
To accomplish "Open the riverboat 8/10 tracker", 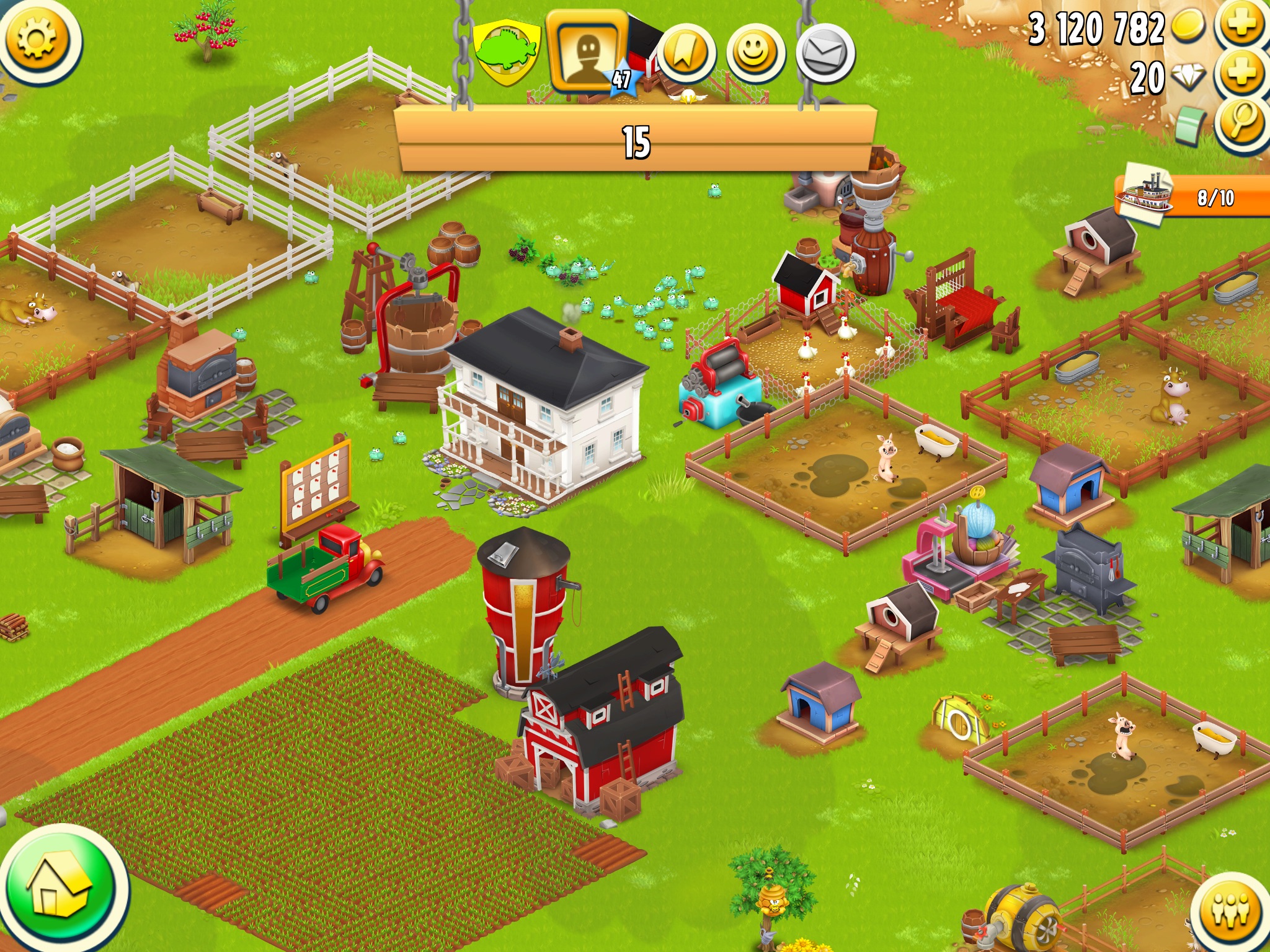I will tap(1192, 196).
